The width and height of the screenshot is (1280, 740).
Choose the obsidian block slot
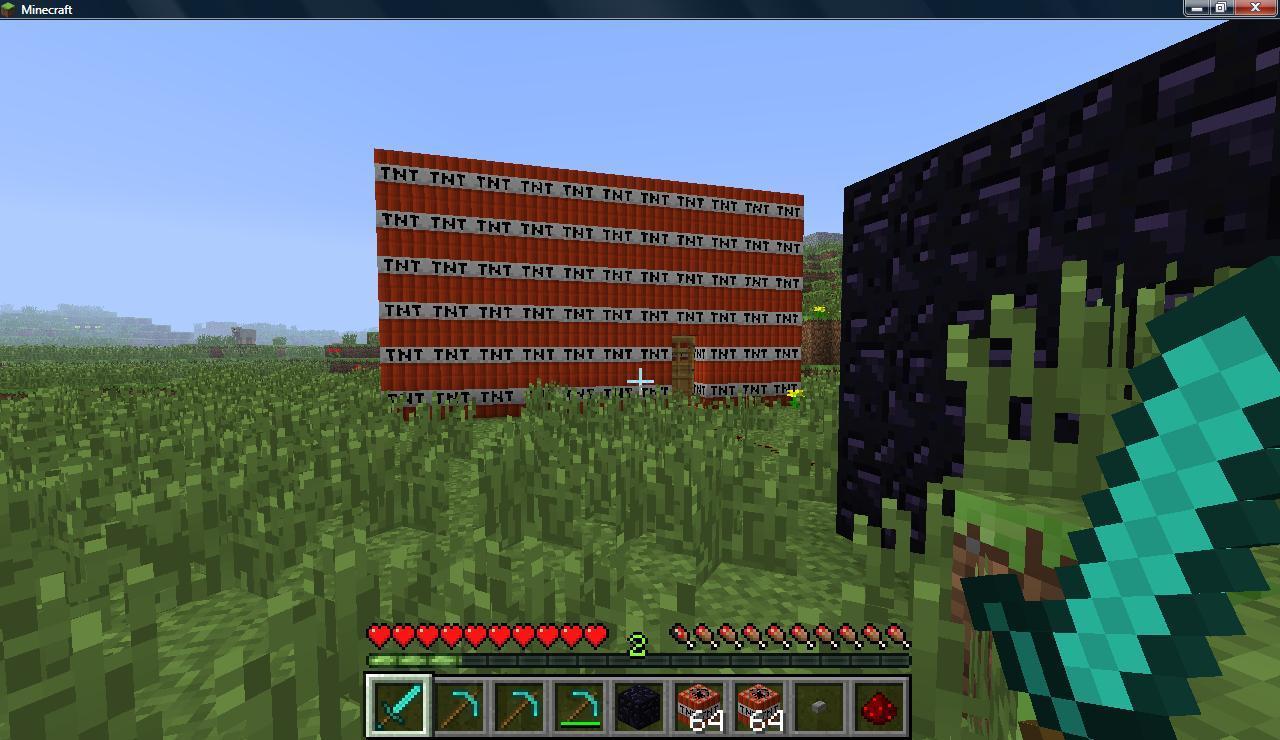pos(639,706)
